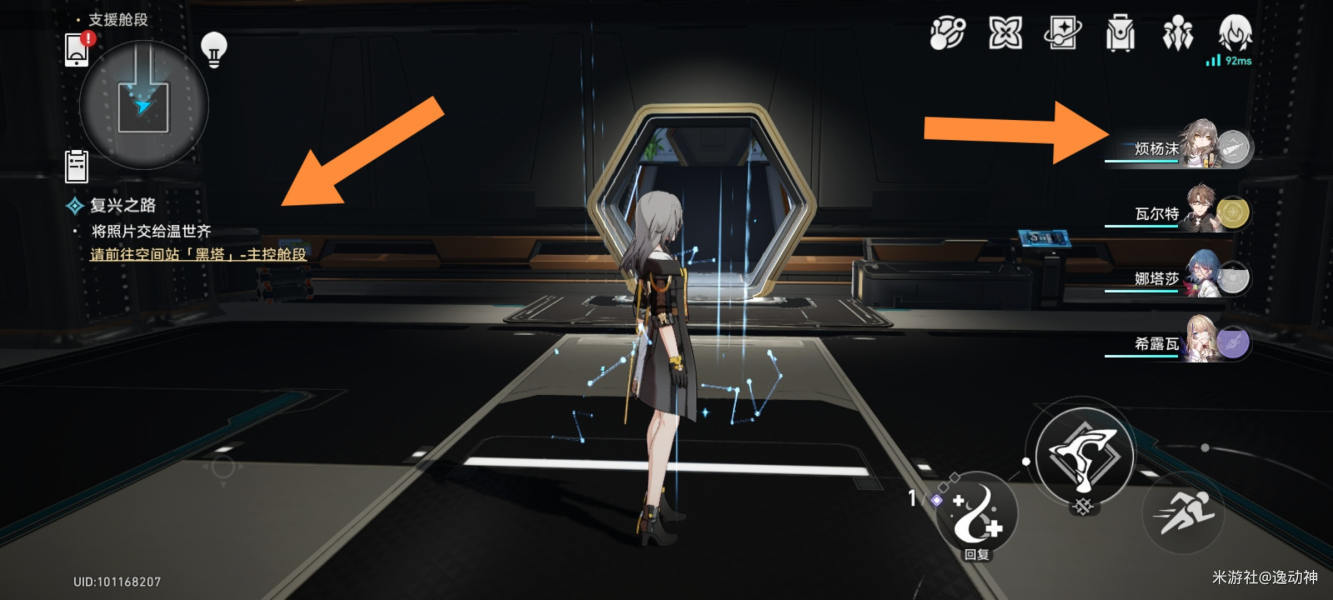Open the clipboard mission log icon
The image size is (1333, 600).
point(77,166)
